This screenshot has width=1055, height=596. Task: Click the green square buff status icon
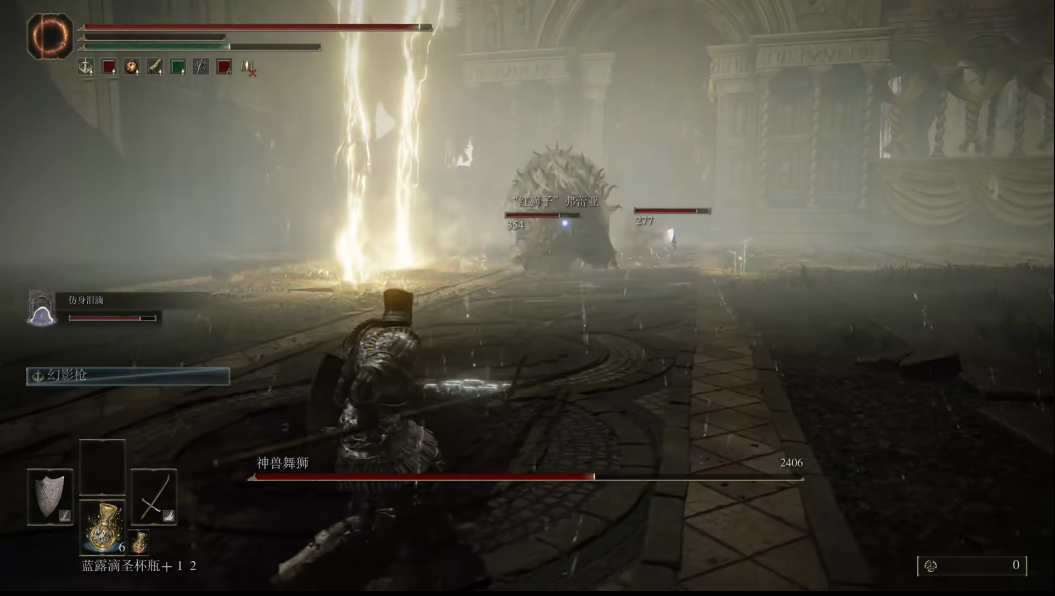point(178,67)
